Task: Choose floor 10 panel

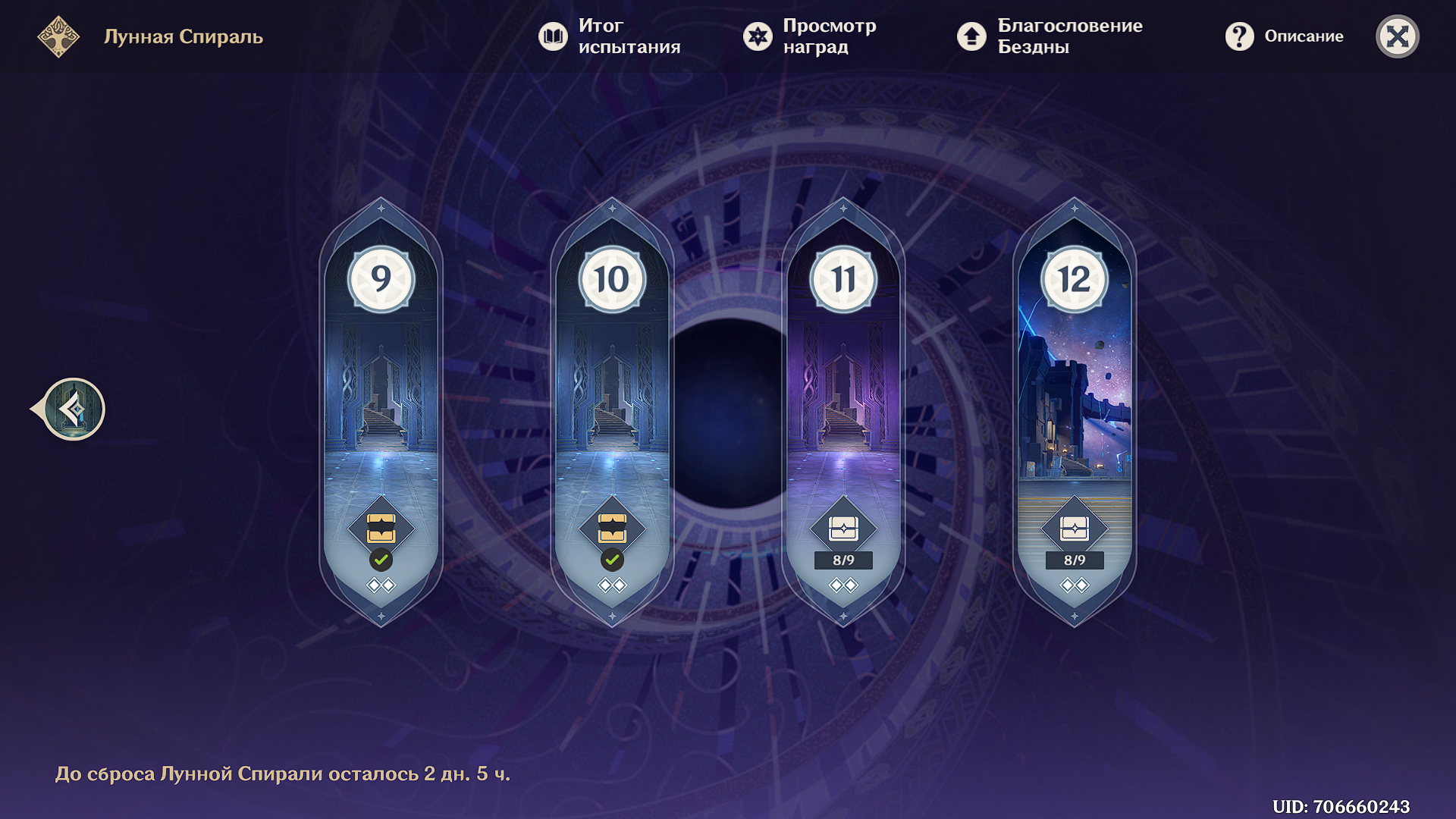Action: point(612,394)
